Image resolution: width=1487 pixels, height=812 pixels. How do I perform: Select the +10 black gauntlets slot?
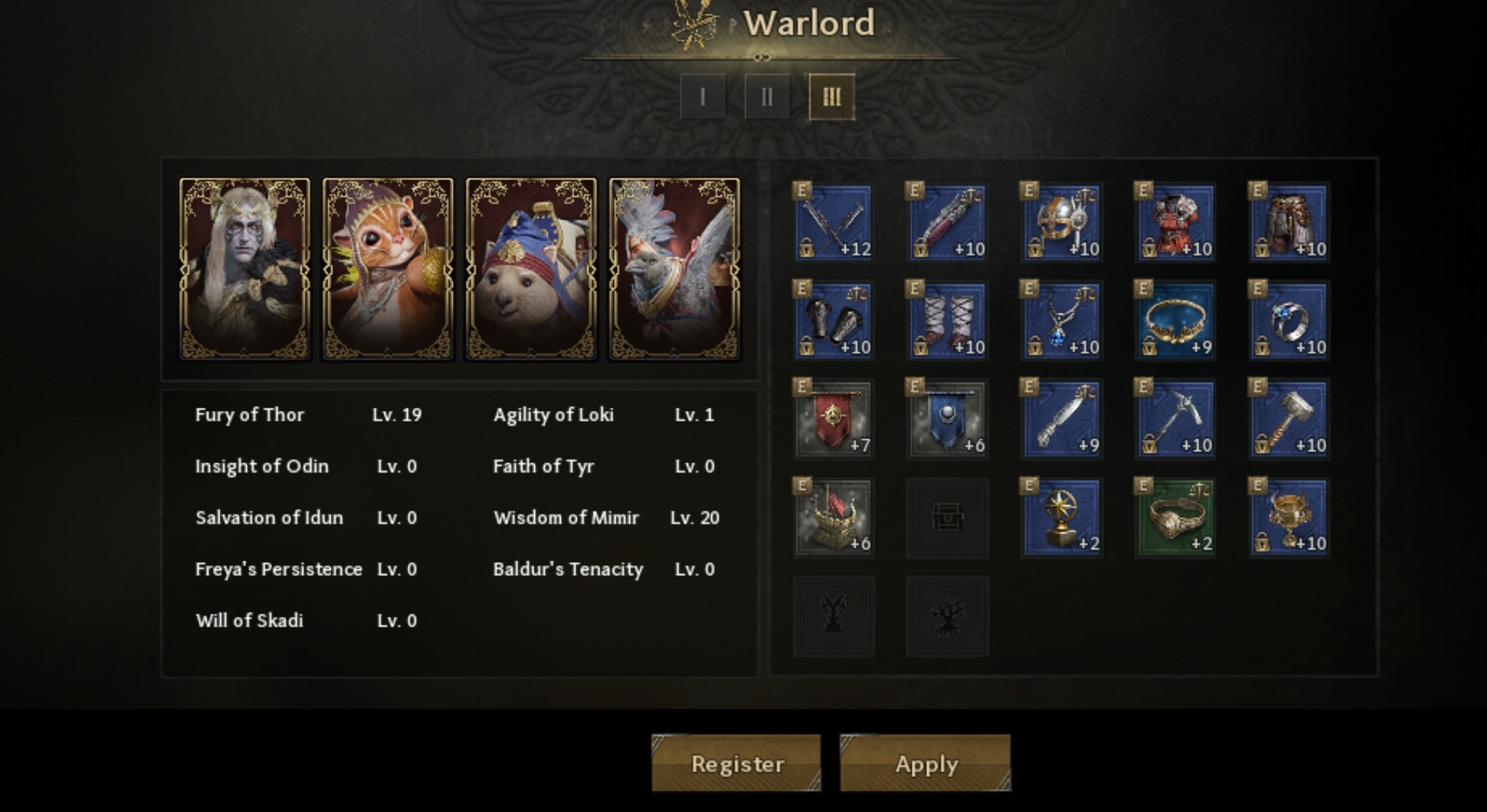[x=834, y=321]
